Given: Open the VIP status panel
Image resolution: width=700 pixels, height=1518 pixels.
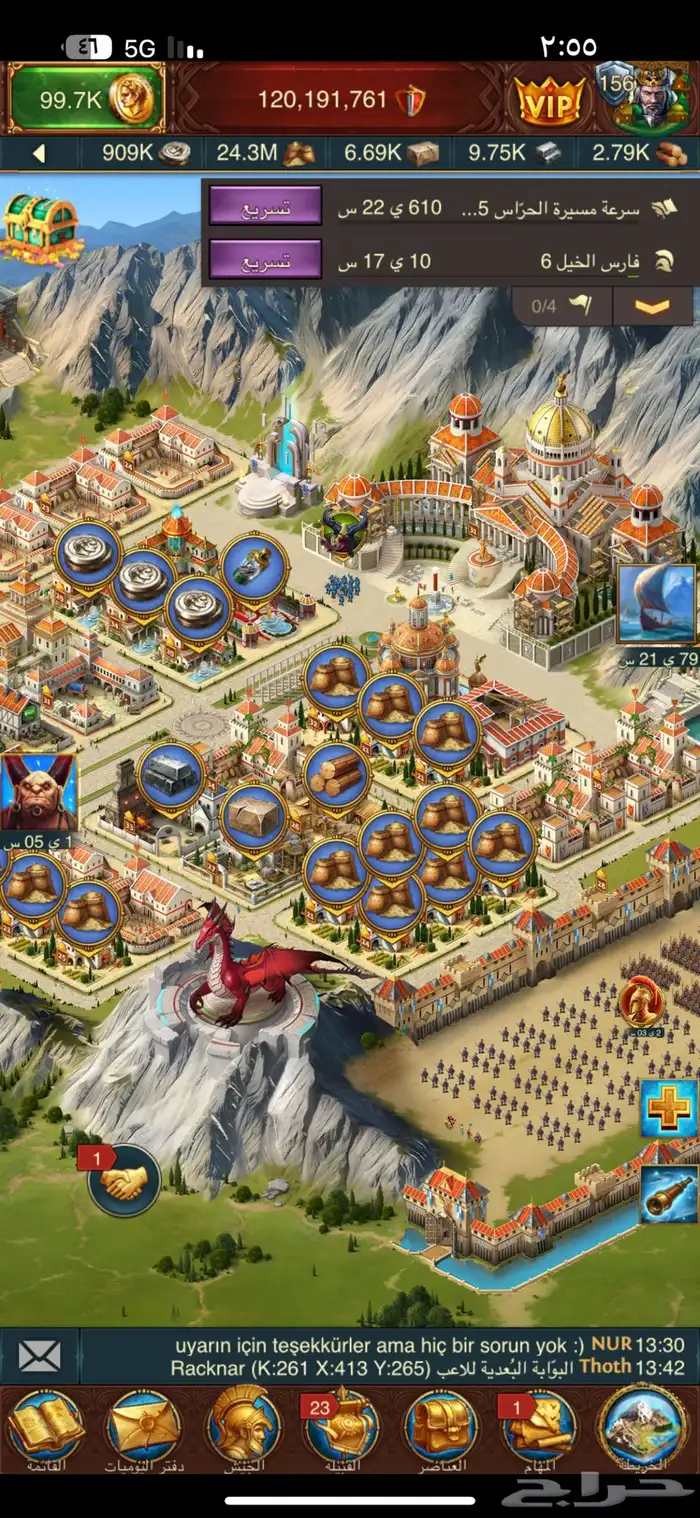Looking at the screenshot, I should coord(548,100).
